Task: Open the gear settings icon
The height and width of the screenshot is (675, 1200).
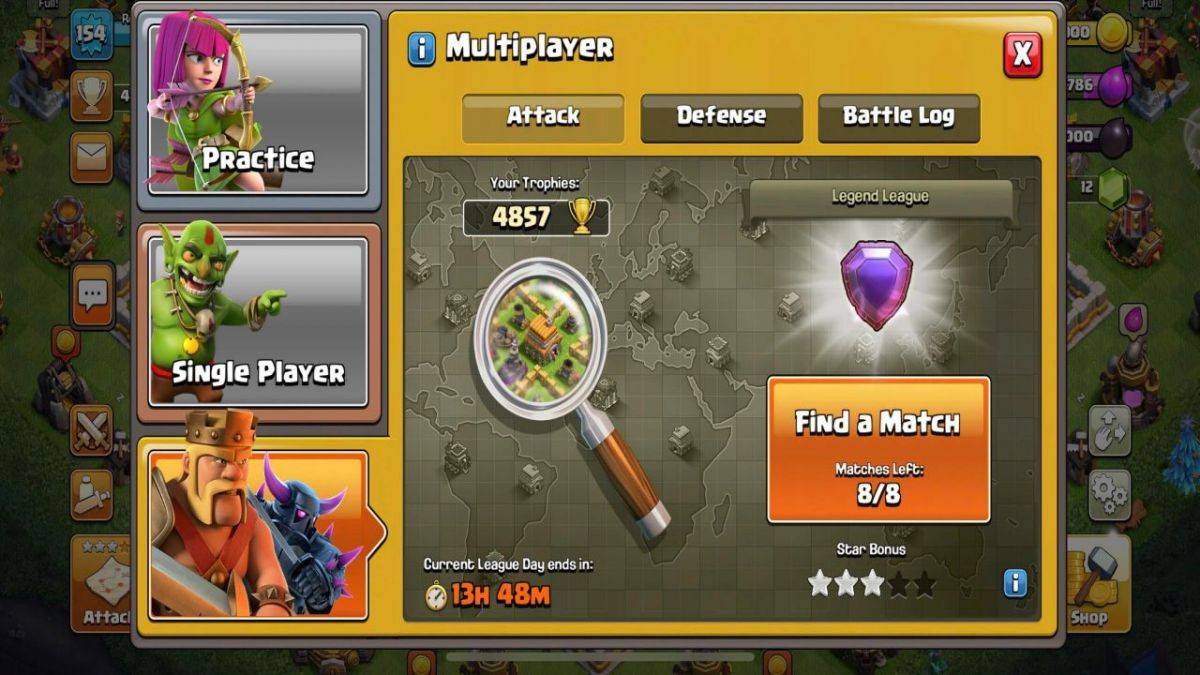Action: (1109, 493)
